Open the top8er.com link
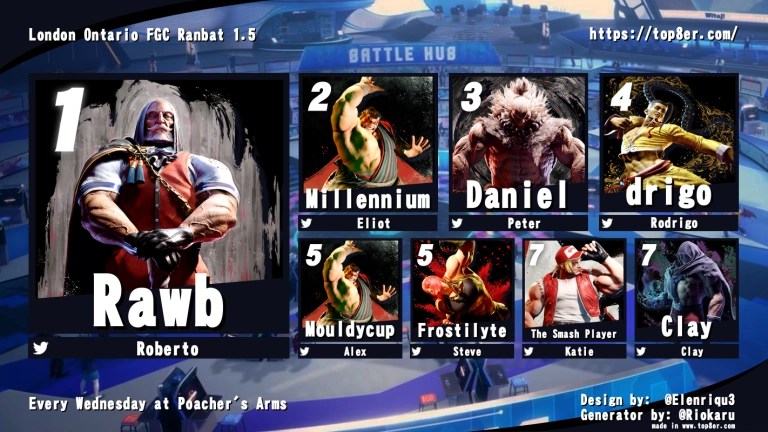The width and height of the screenshot is (768, 432). pyautogui.click(x=663, y=33)
